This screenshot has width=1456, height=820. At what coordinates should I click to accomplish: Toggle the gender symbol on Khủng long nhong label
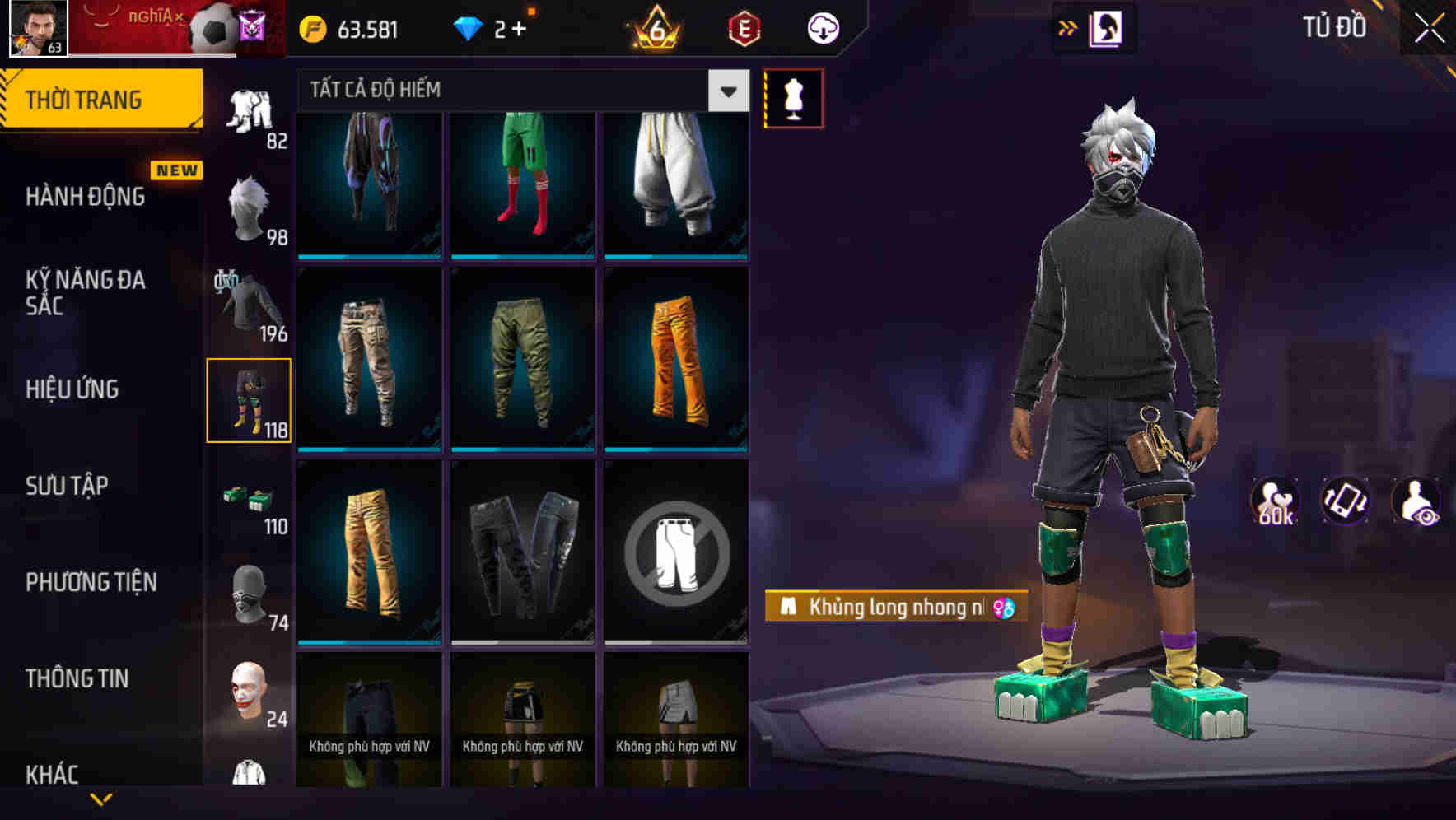click(1006, 607)
